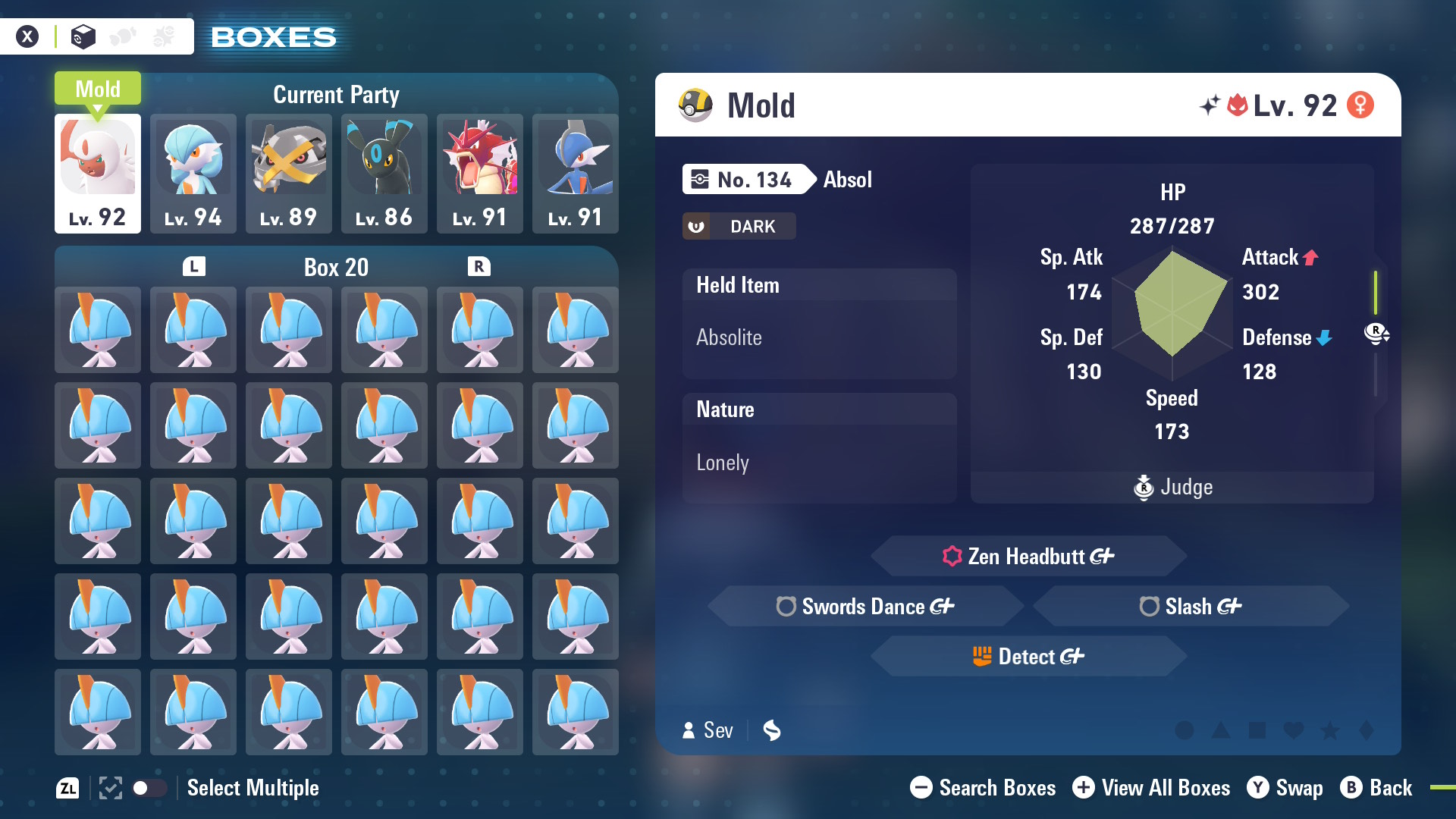Select the Swords Dance move

pyautogui.click(x=865, y=607)
